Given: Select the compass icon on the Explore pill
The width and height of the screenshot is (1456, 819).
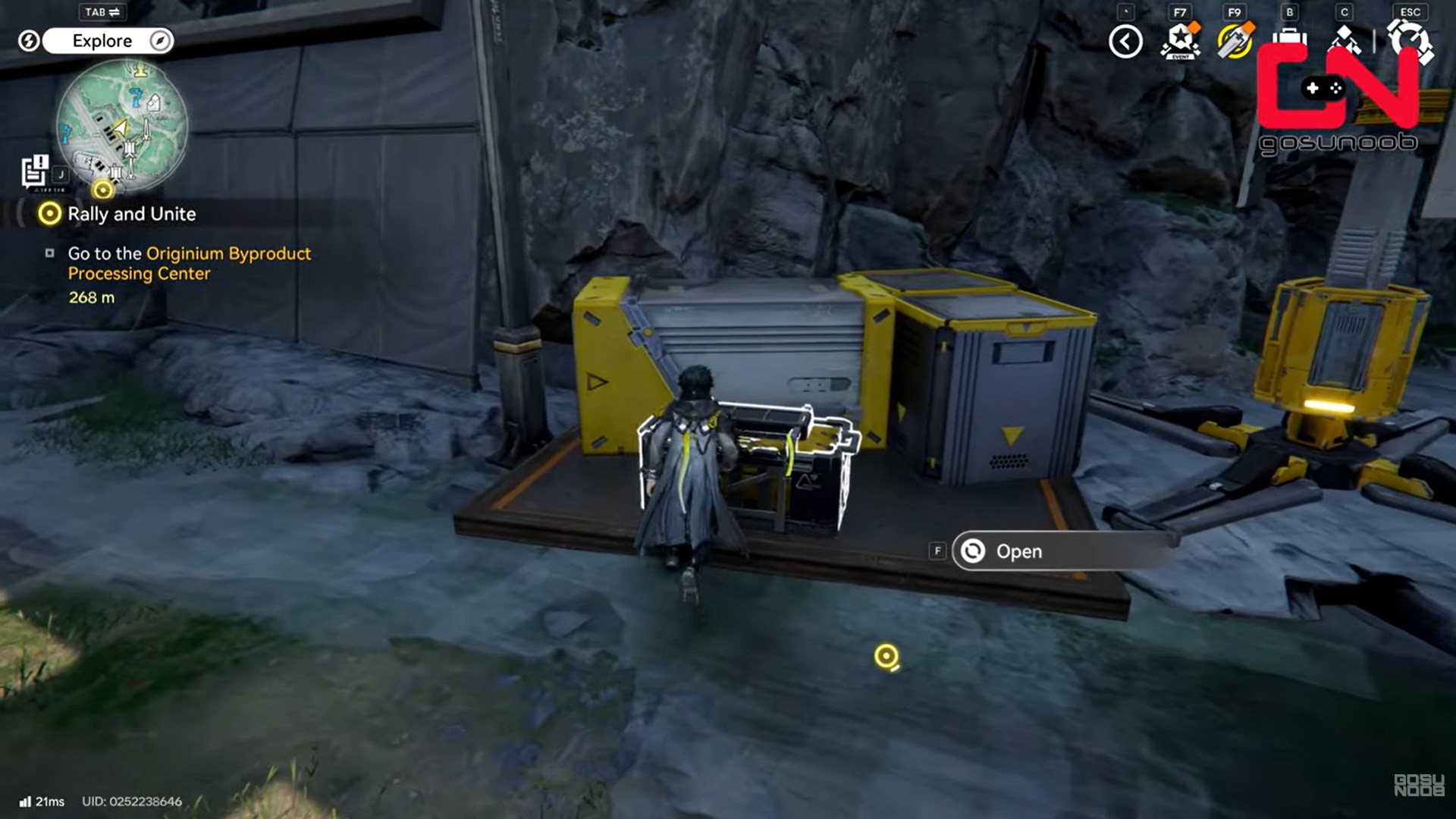Looking at the screenshot, I should pyautogui.click(x=158, y=41).
